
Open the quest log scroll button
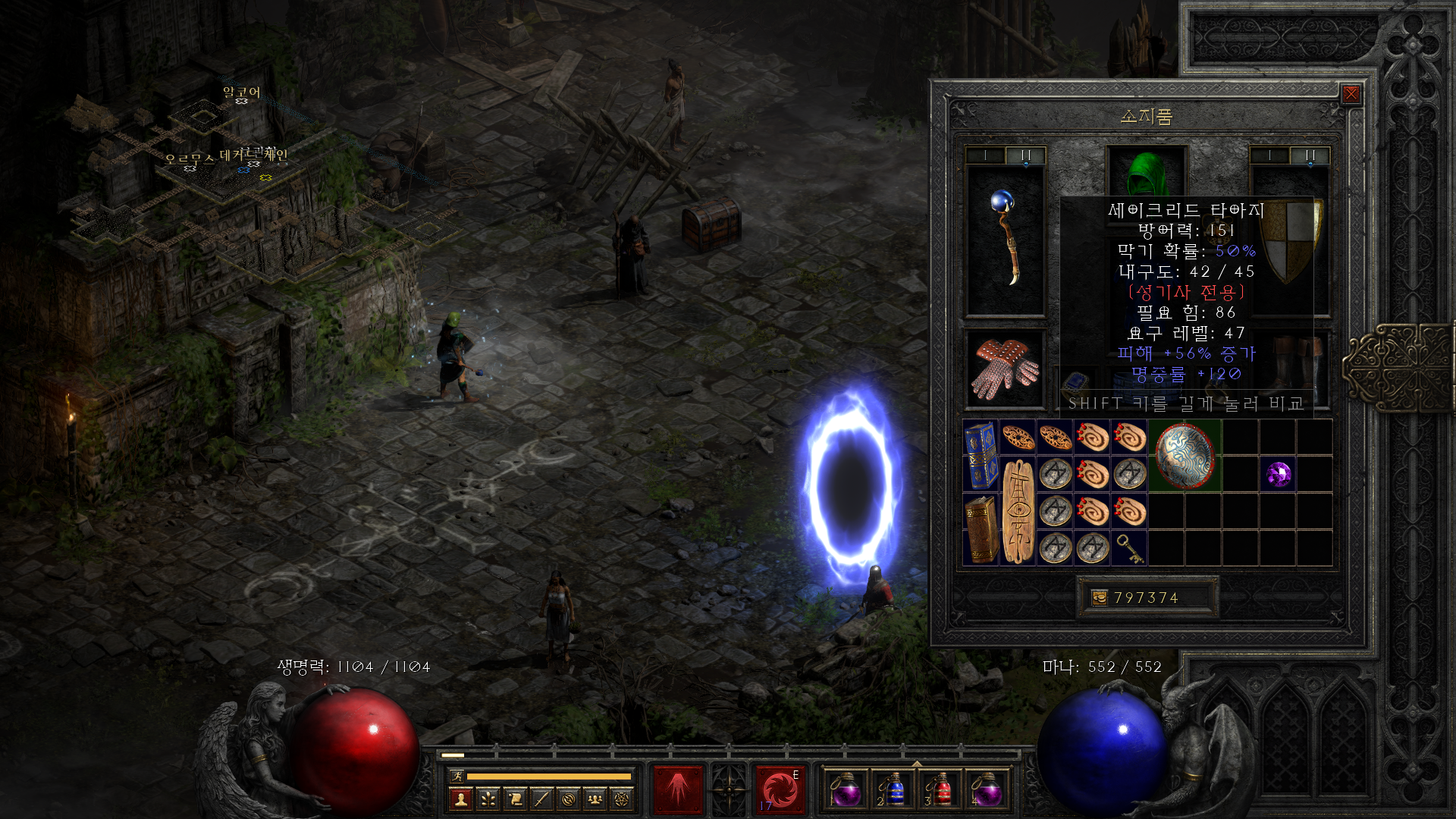point(515,799)
